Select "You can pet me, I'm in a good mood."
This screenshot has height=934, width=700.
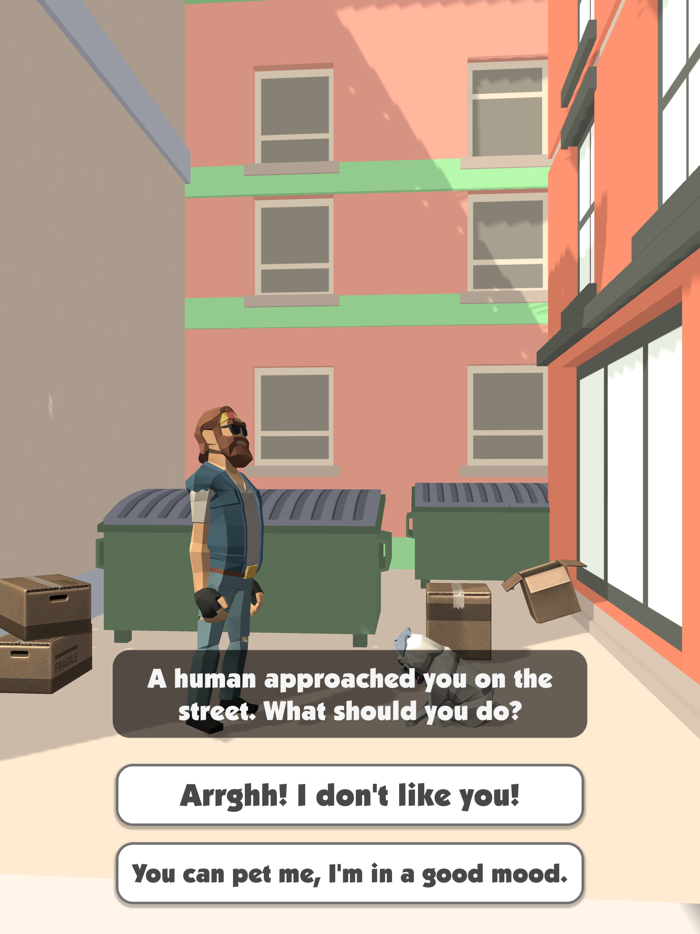pyautogui.click(x=349, y=873)
